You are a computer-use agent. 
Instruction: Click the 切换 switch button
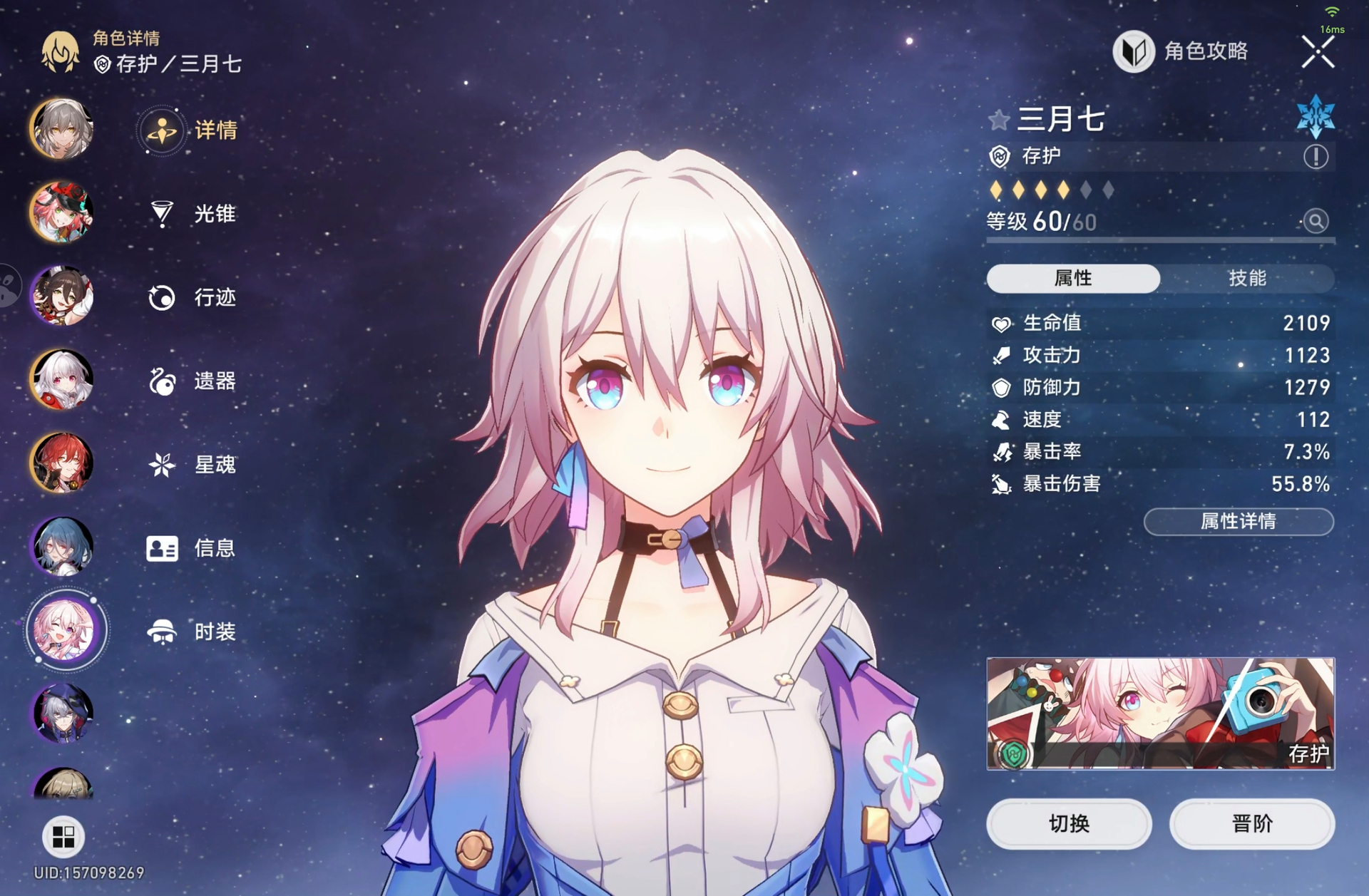point(1069,824)
